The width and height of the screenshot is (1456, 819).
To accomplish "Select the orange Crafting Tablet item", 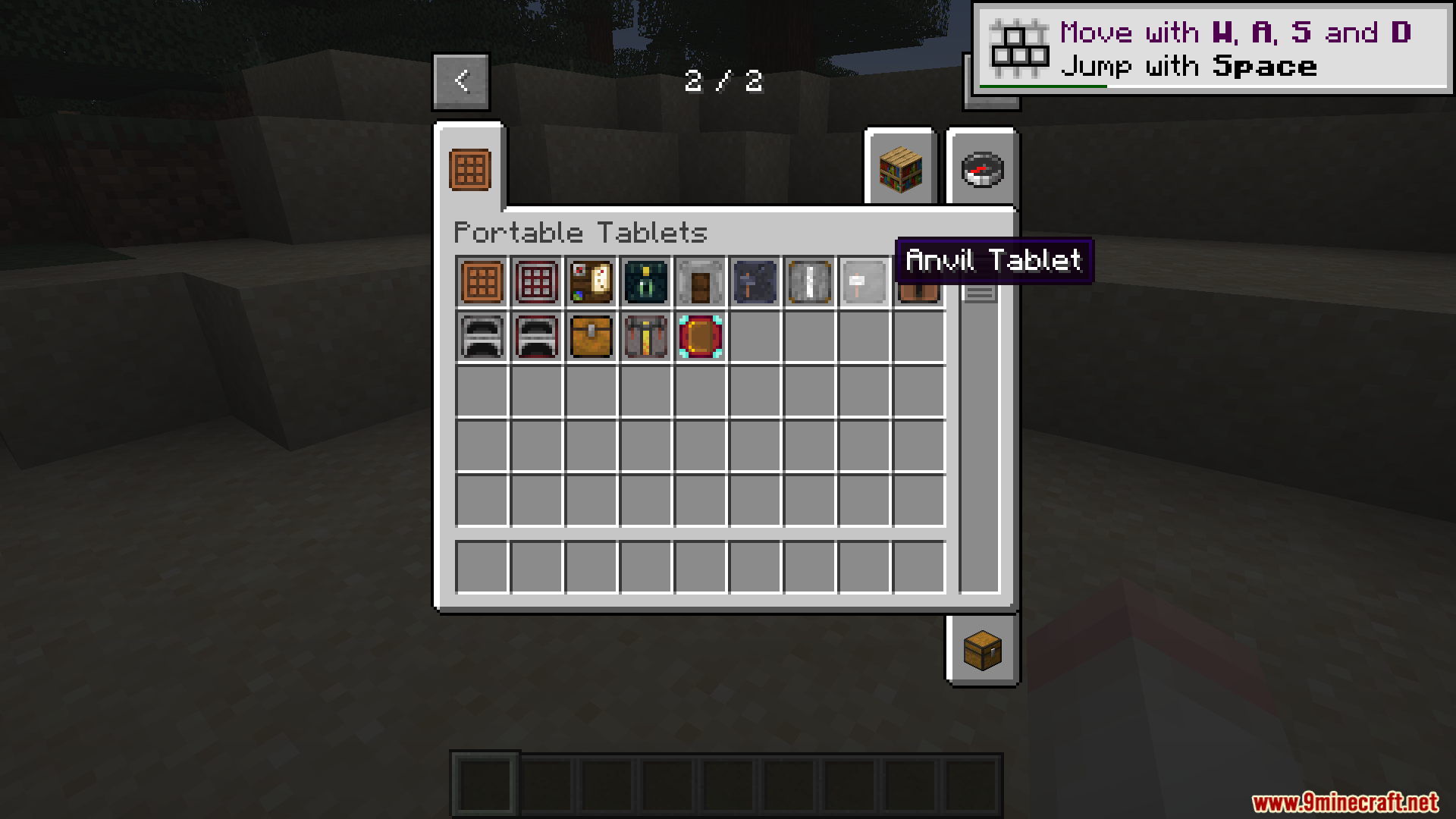I will [x=481, y=281].
